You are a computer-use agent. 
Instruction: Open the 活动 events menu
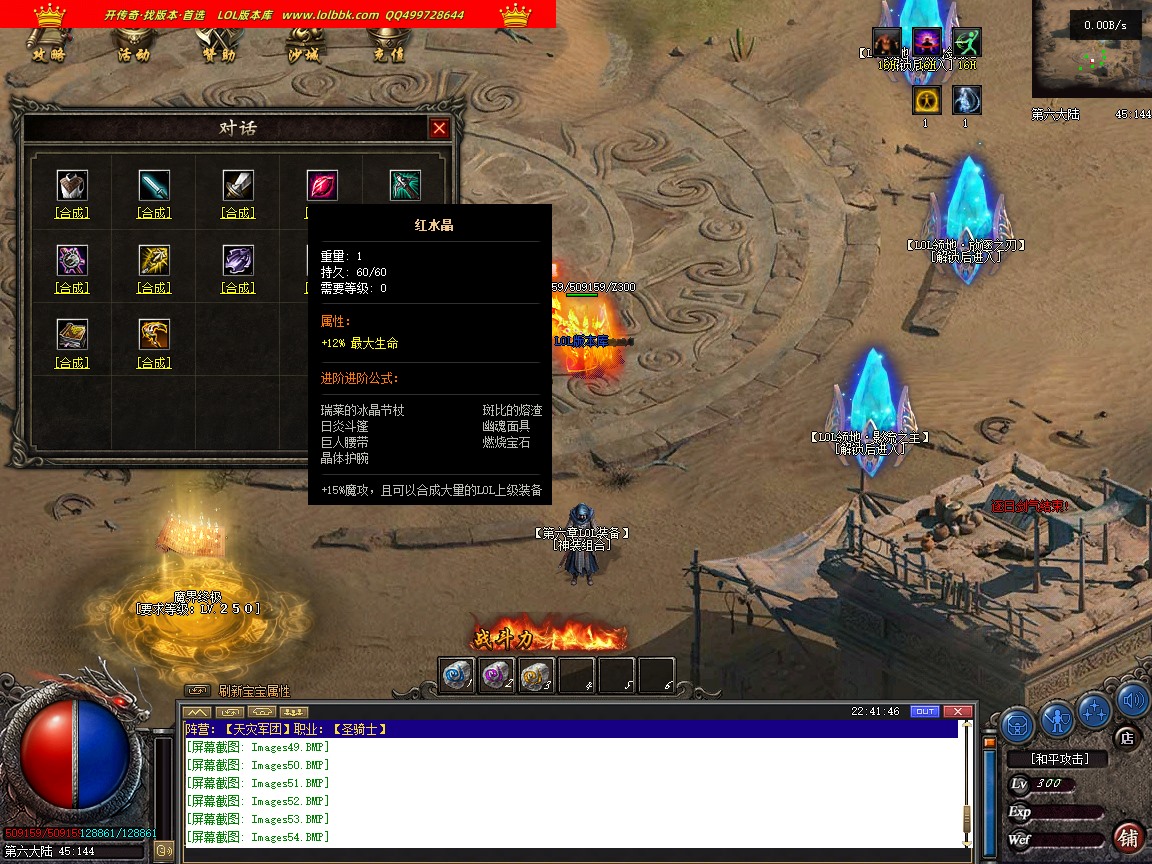[x=134, y=54]
